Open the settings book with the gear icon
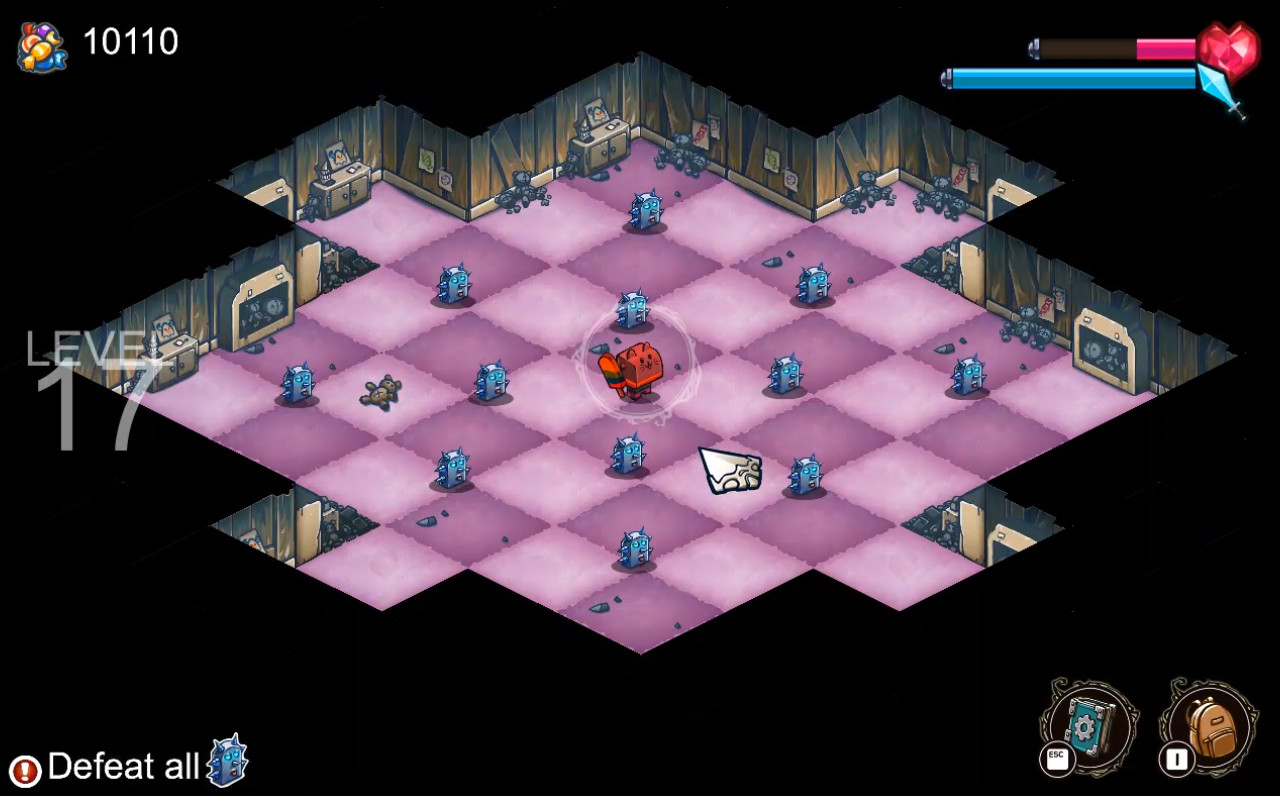This screenshot has width=1280, height=796. 1088,722
